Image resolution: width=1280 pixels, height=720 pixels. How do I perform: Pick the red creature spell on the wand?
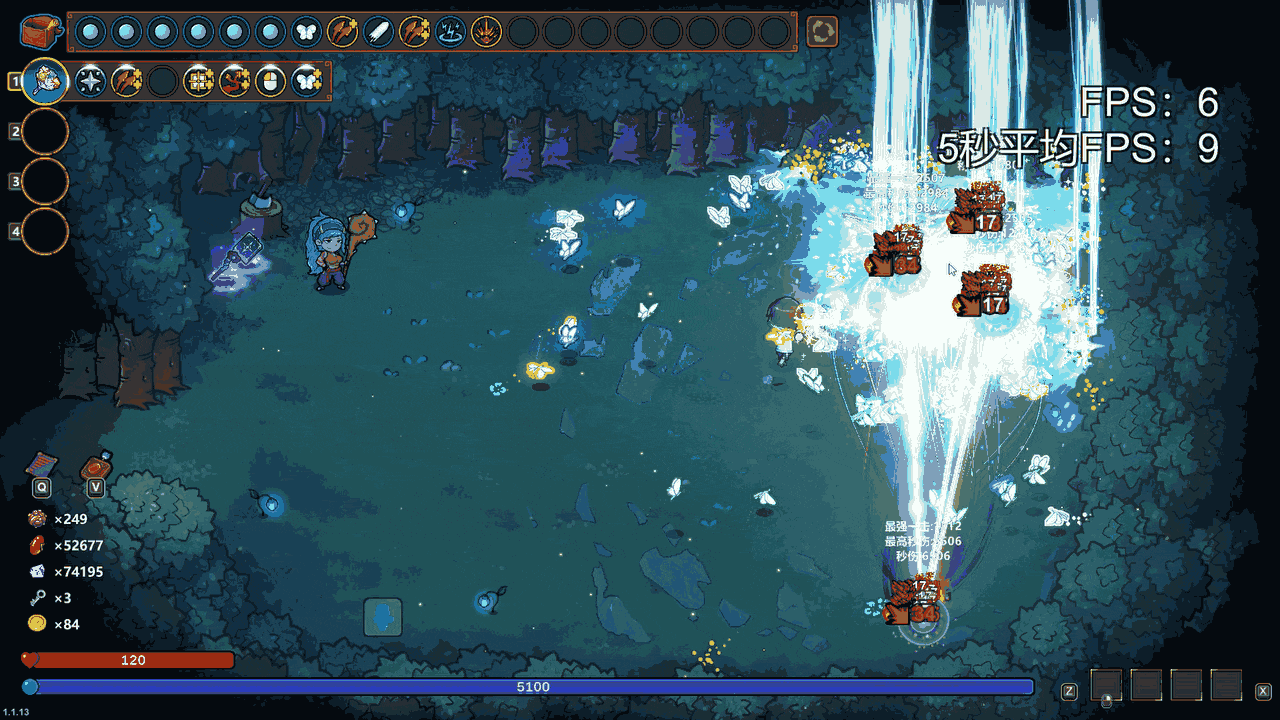pyautogui.click(x=234, y=81)
